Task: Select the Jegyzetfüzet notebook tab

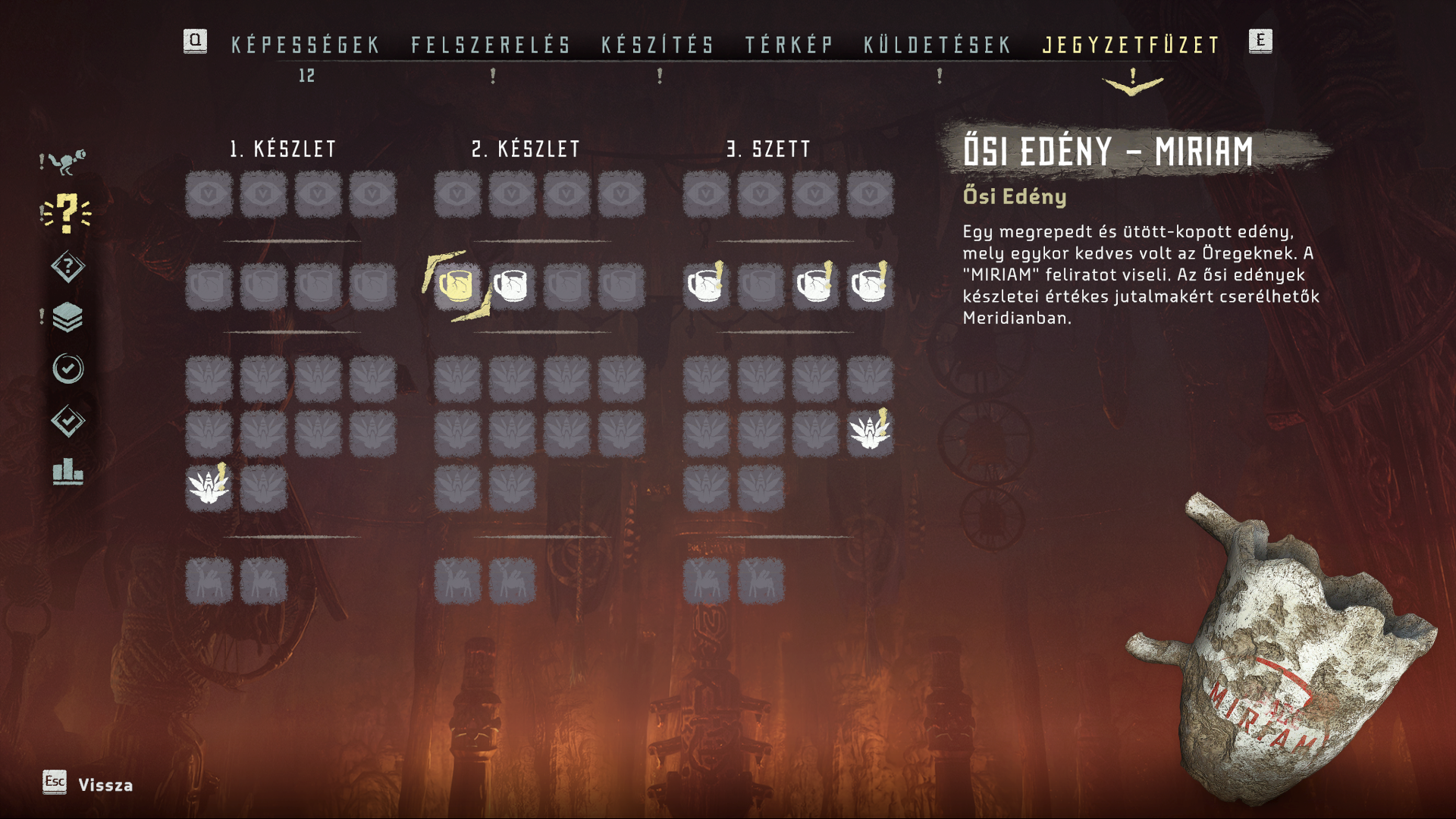Action: tap(1131, 45)
